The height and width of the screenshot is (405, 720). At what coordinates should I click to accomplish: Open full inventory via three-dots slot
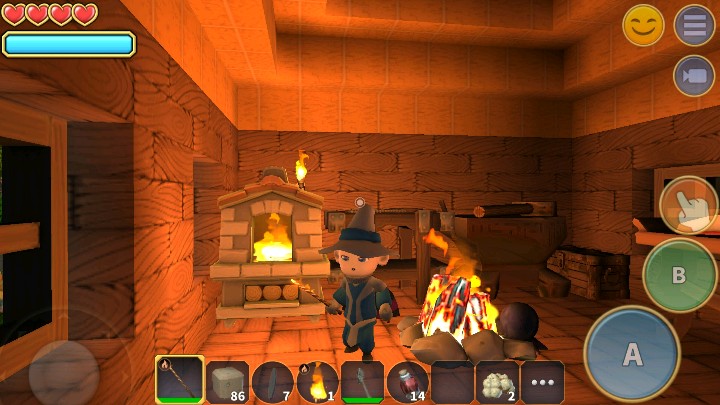(542, 381)
